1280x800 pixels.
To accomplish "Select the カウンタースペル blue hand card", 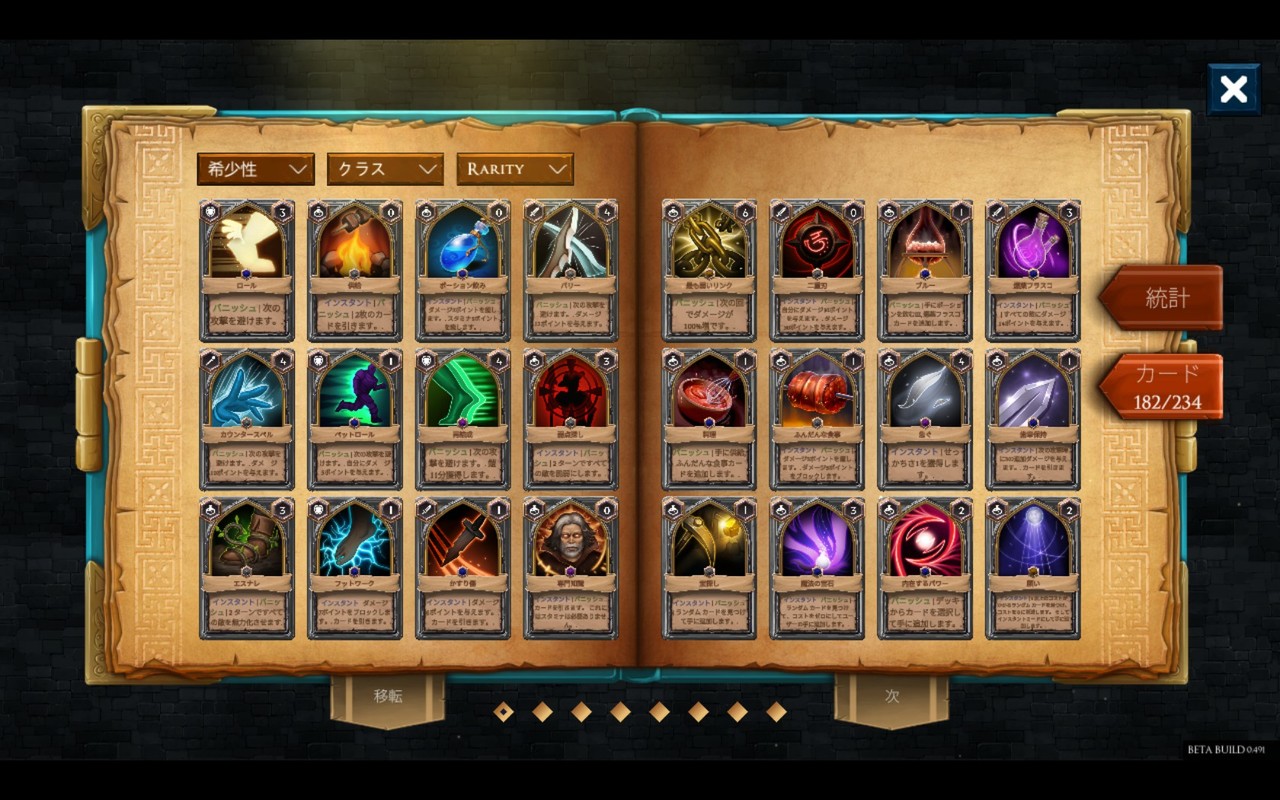I will (x=247, y=419).
